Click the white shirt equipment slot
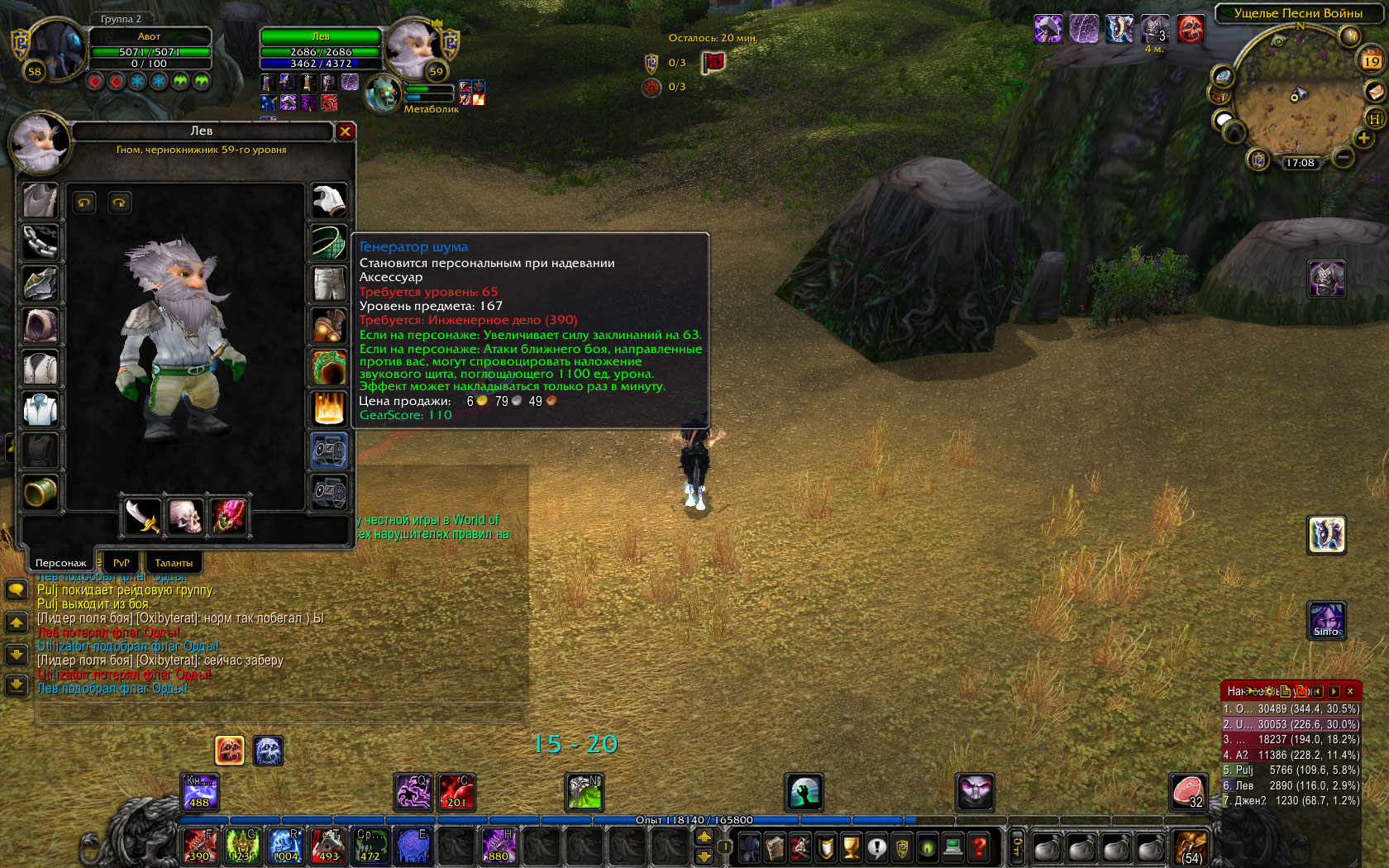1389x868 pixels. coord(40,409)
